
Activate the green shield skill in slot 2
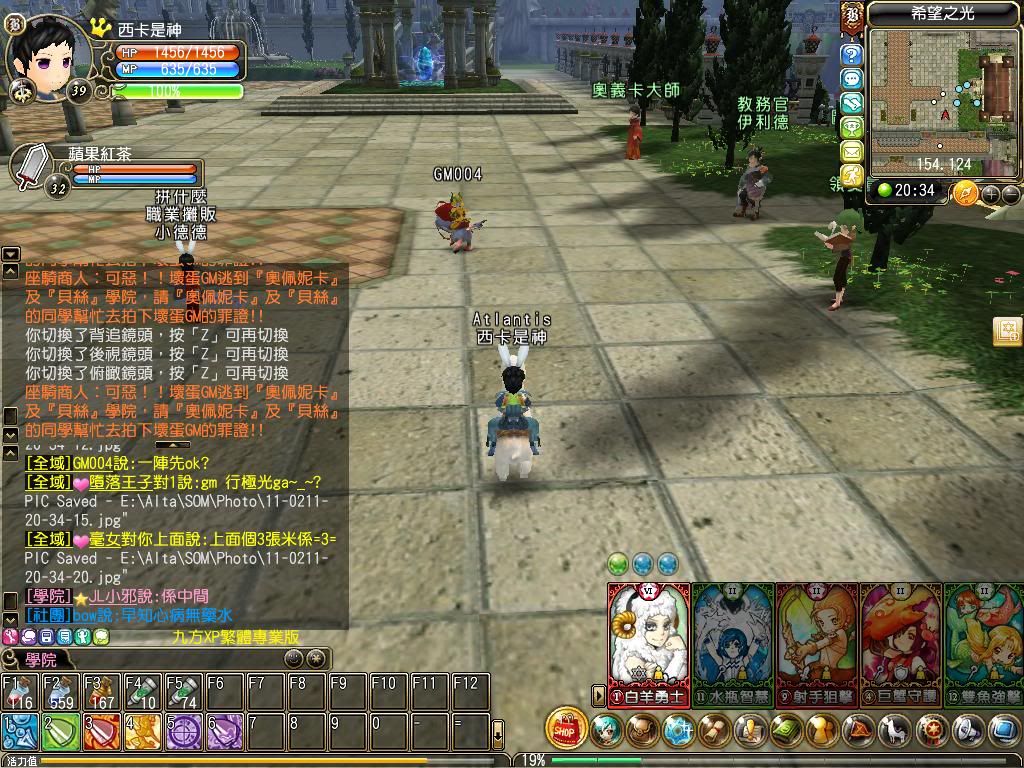coord(59,732)
